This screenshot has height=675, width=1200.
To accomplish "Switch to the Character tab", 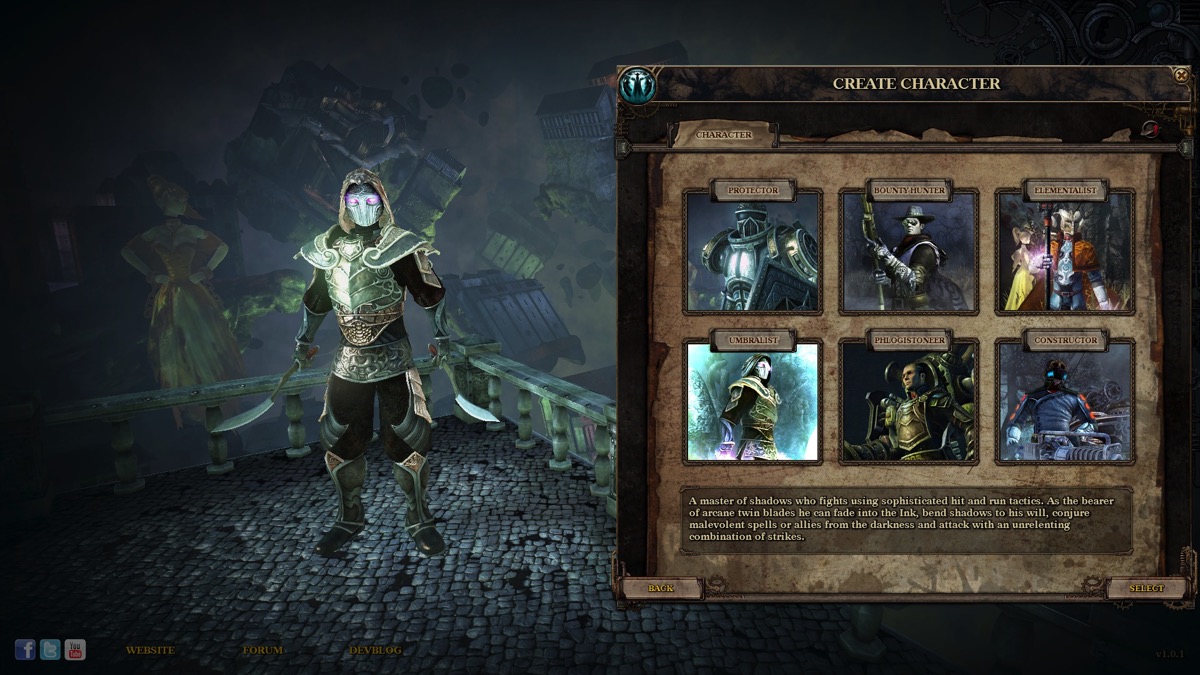I will click(x=723, y=135).
